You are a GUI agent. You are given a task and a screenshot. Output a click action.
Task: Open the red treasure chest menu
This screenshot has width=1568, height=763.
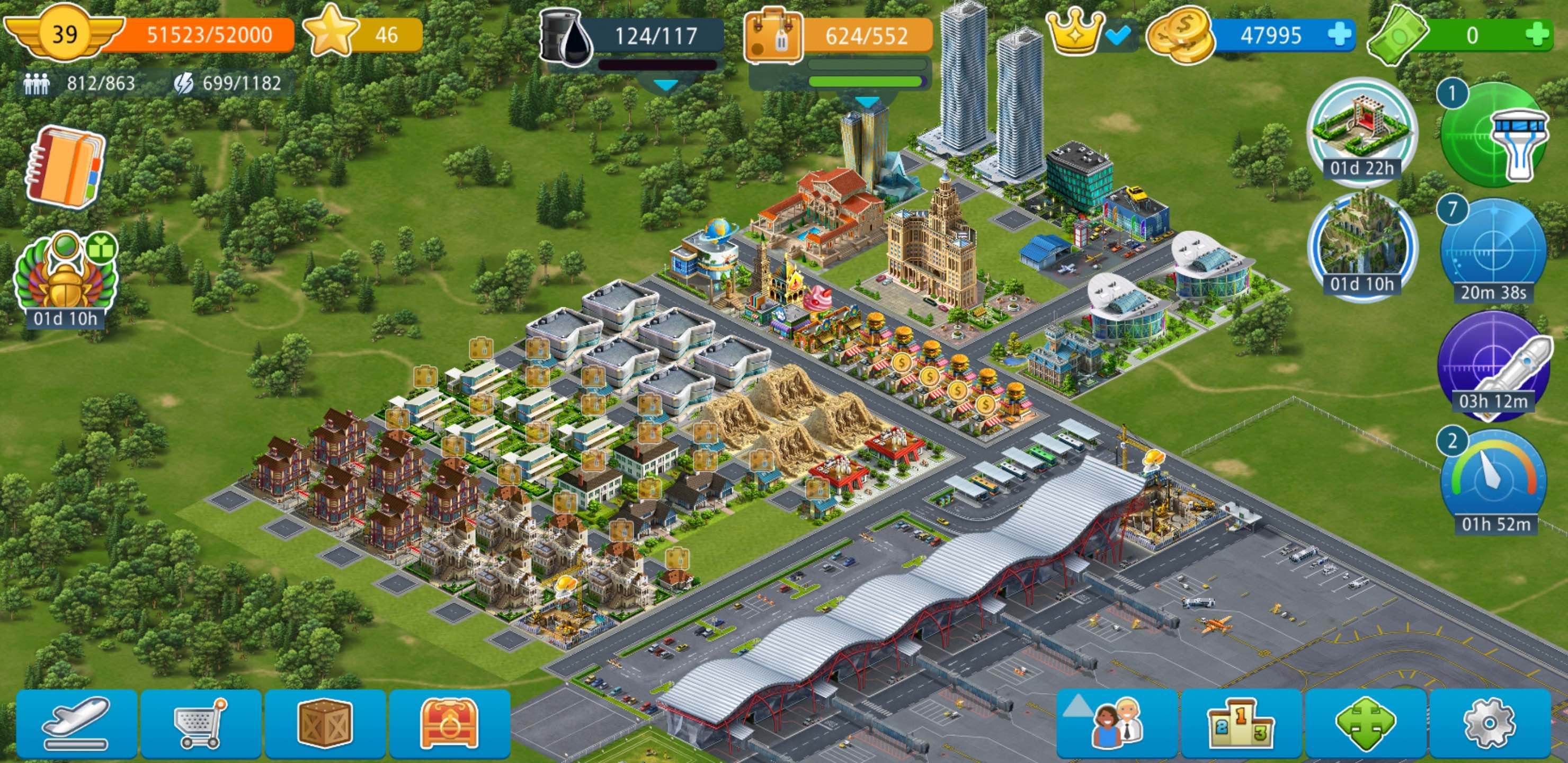pyautogui.click(x=449, y=723)
